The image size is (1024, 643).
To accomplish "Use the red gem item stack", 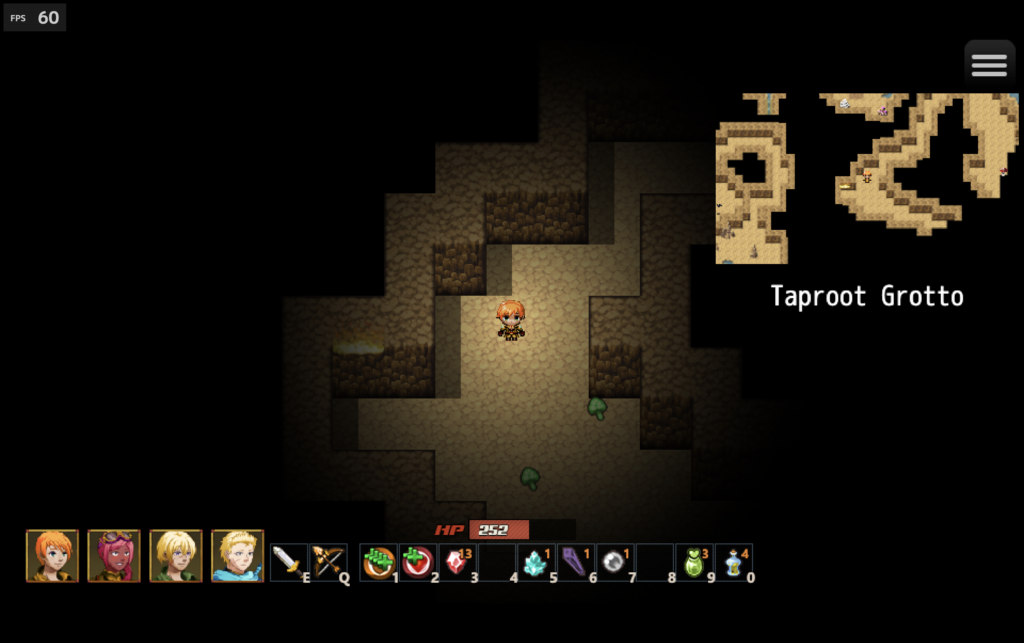I will (457, 562).
